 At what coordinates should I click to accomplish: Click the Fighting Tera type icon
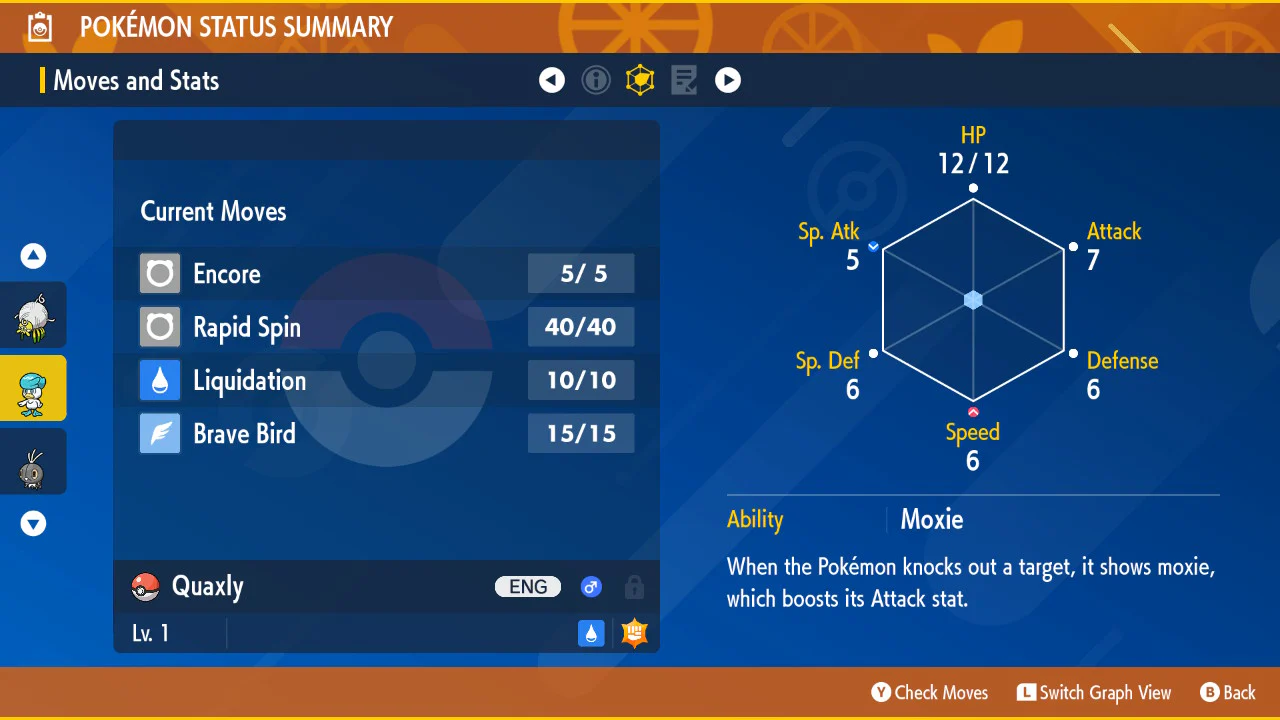[x=634, y=633]
